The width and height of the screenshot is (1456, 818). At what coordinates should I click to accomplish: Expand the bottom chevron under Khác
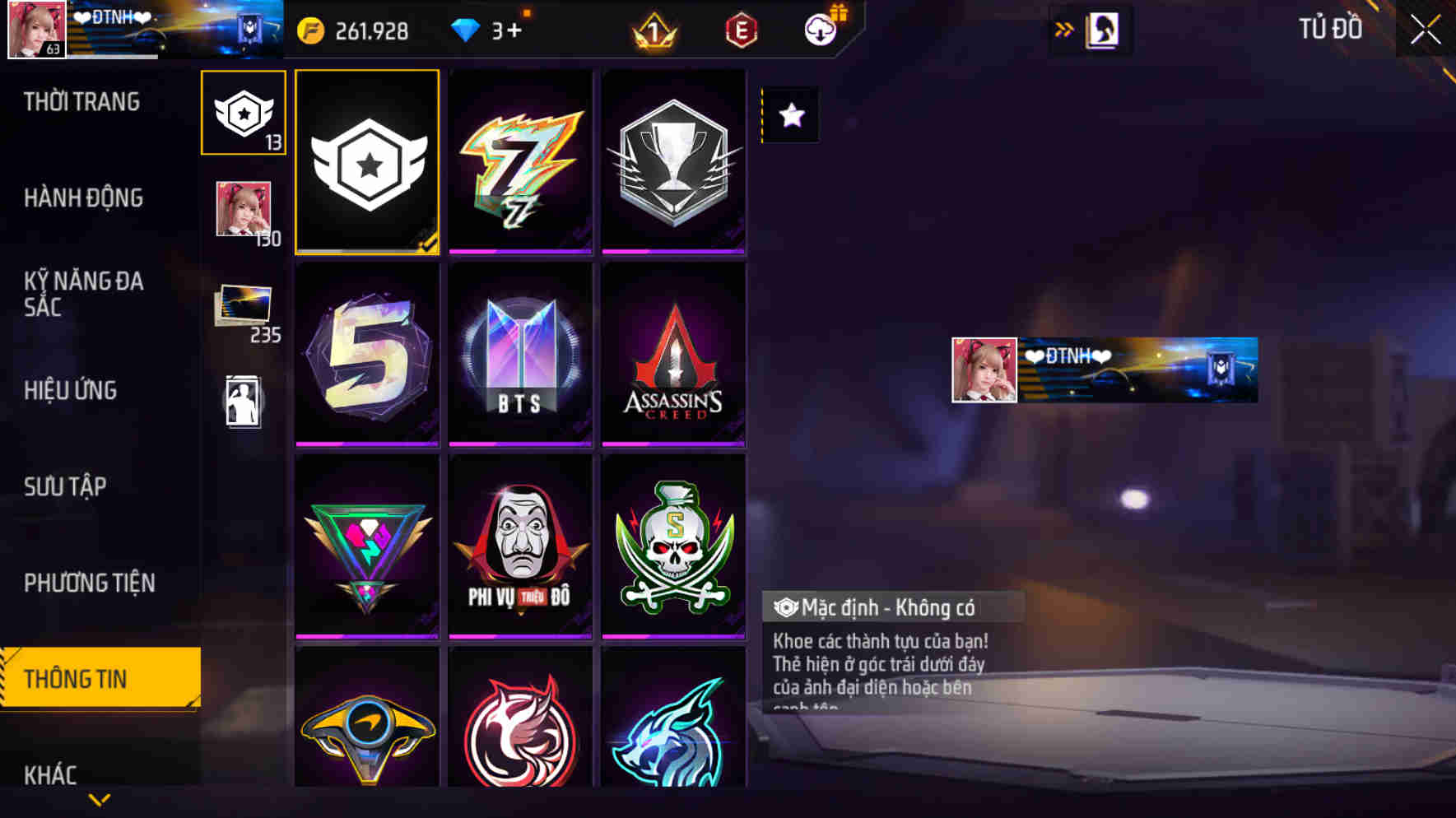click(x=99, y=800)
